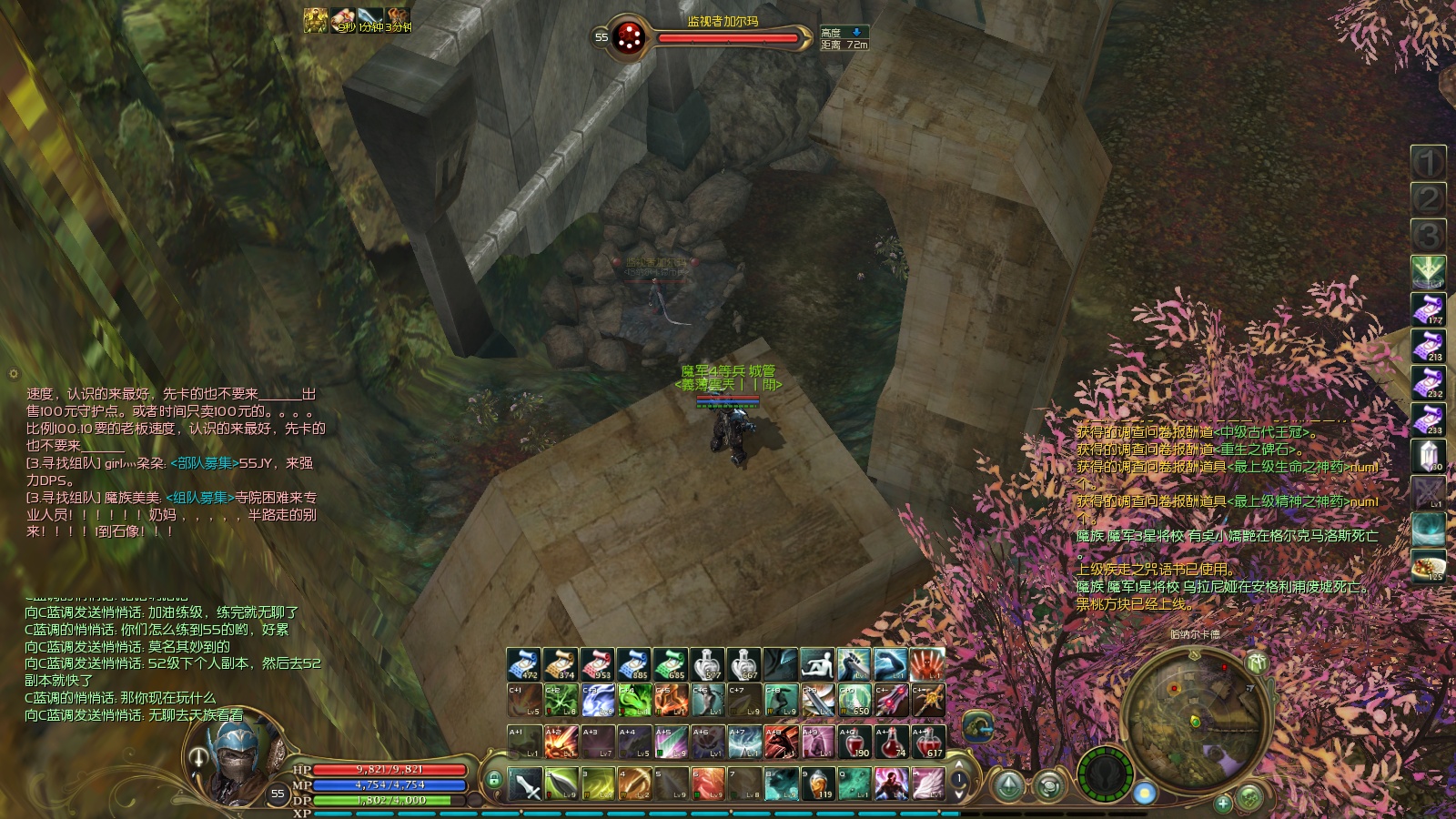1456x819 pixels.
Task: Use the white crystal item with 30 count
Action: pos(1428,455)
